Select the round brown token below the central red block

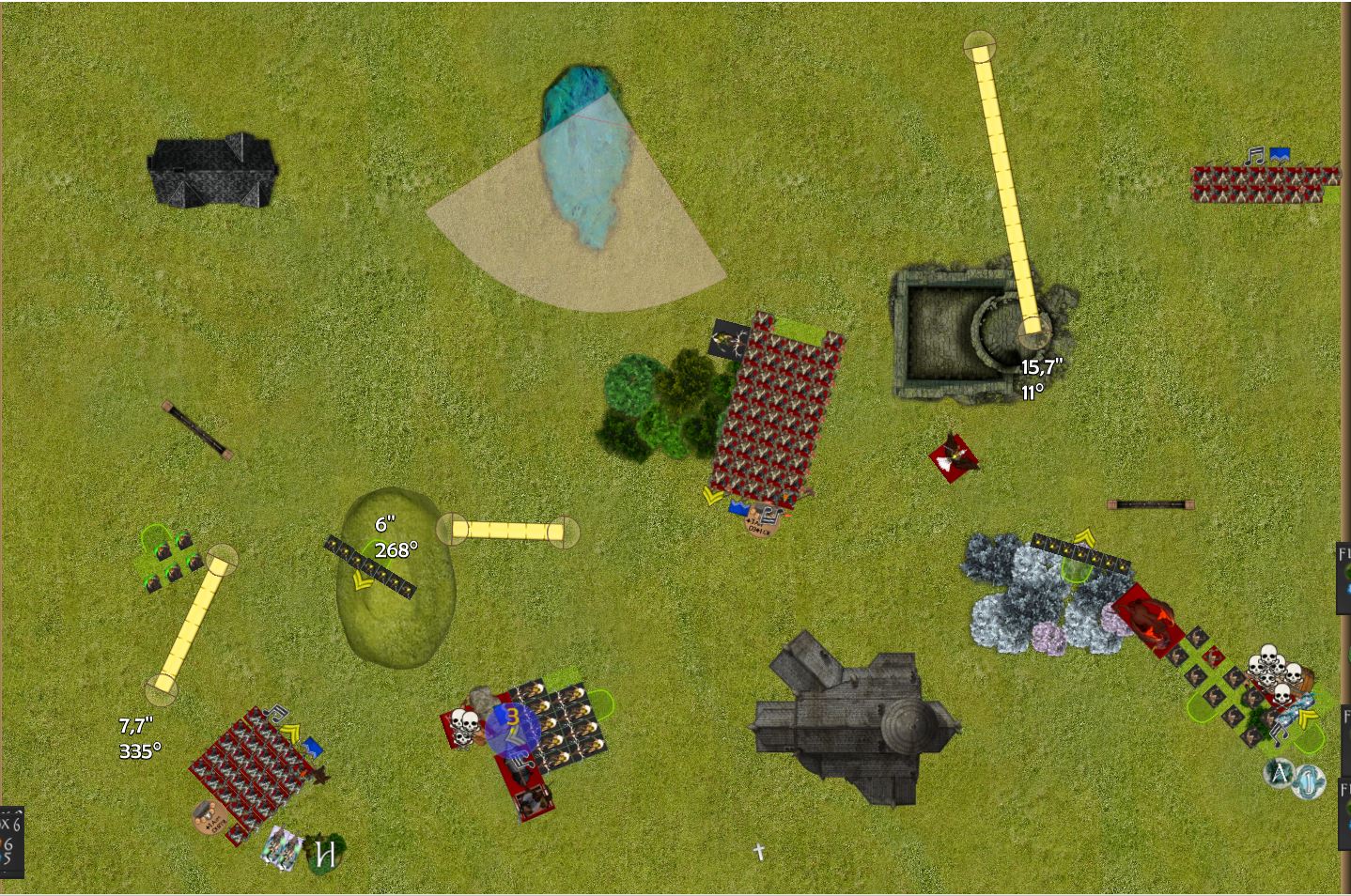(759, 524)
